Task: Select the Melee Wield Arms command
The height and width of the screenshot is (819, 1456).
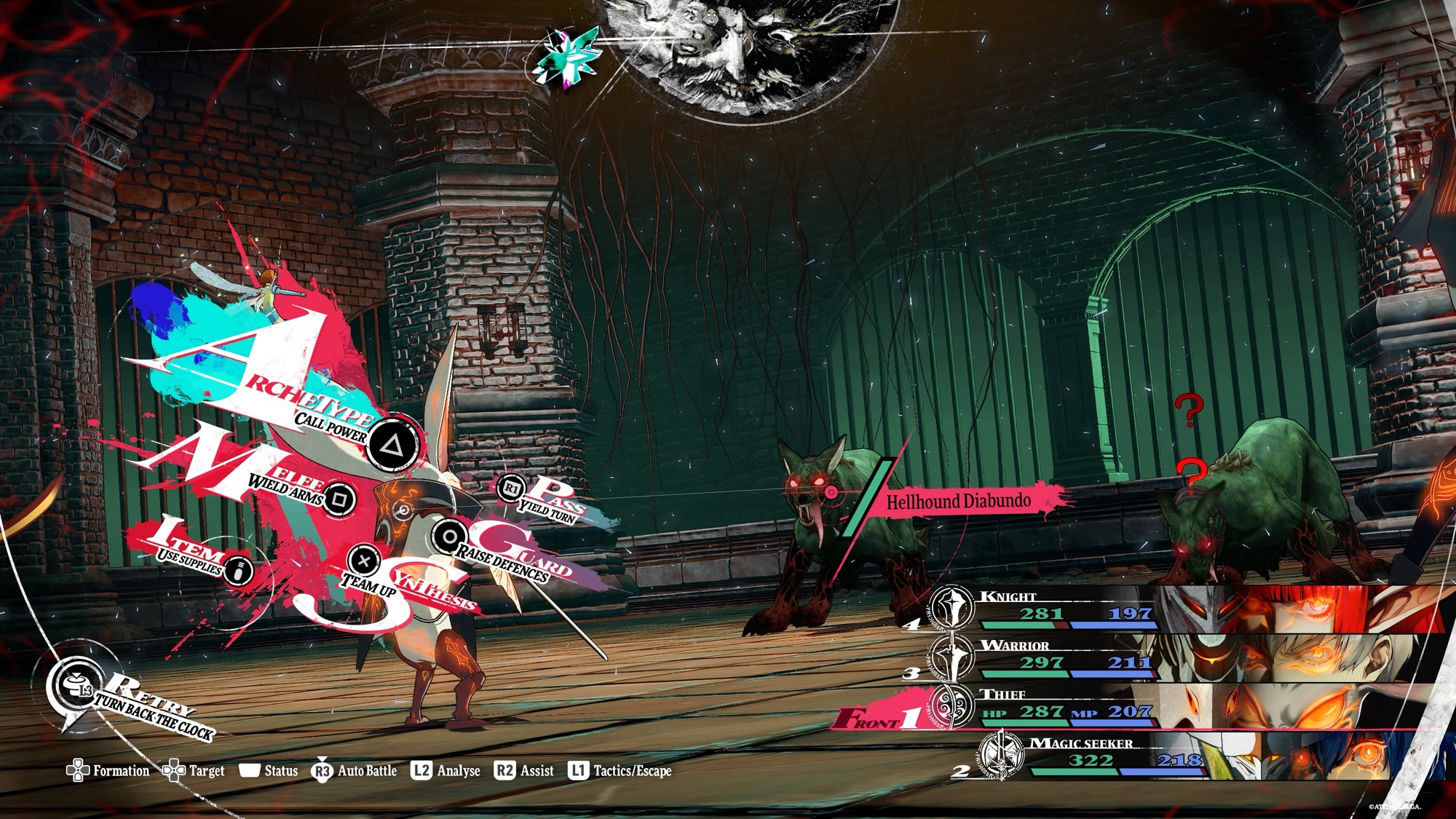Action: [339, 499]
